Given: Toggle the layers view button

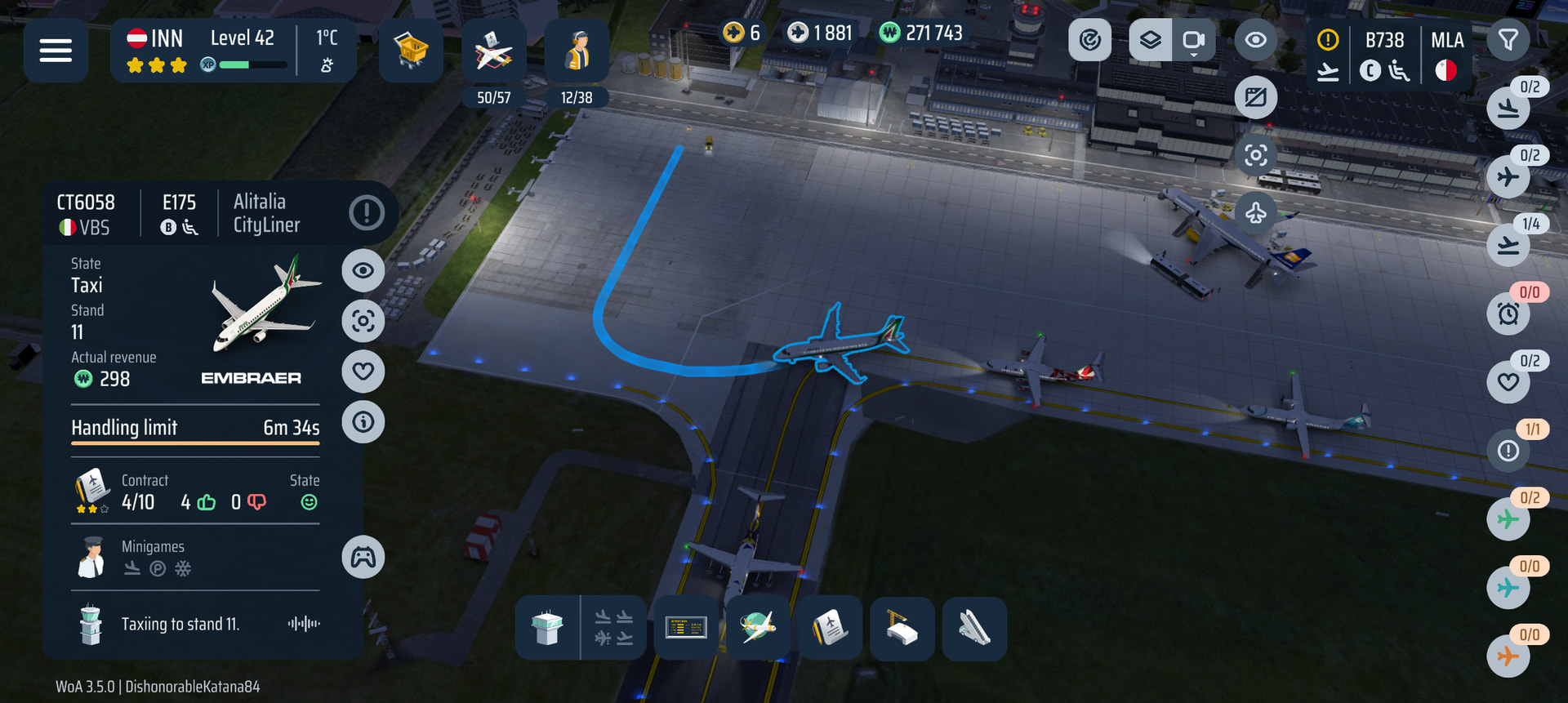Looking at the screenshot, I should click(1150, 40).
